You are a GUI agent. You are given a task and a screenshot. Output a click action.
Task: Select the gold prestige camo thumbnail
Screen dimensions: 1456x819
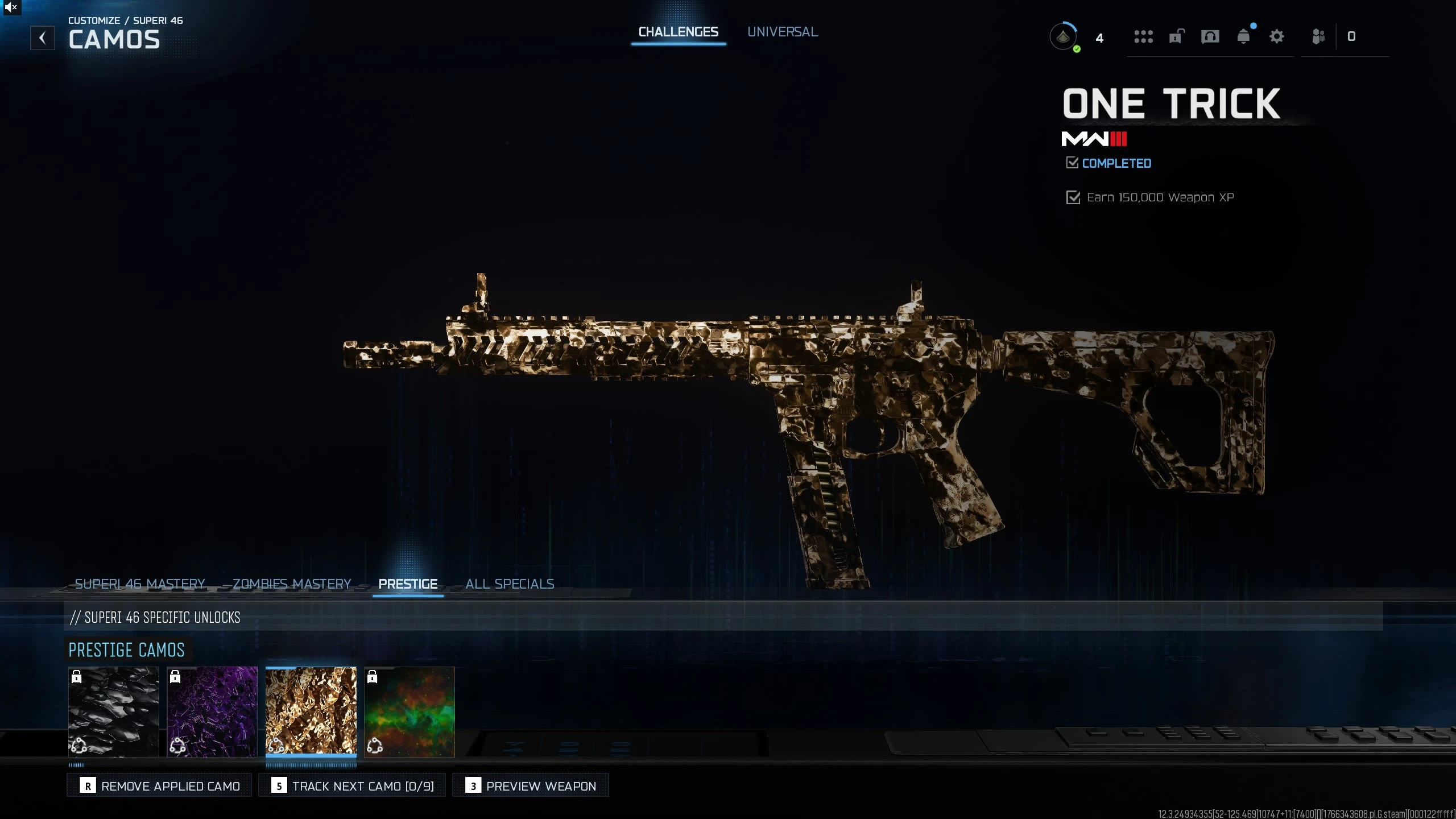[311, 712]
